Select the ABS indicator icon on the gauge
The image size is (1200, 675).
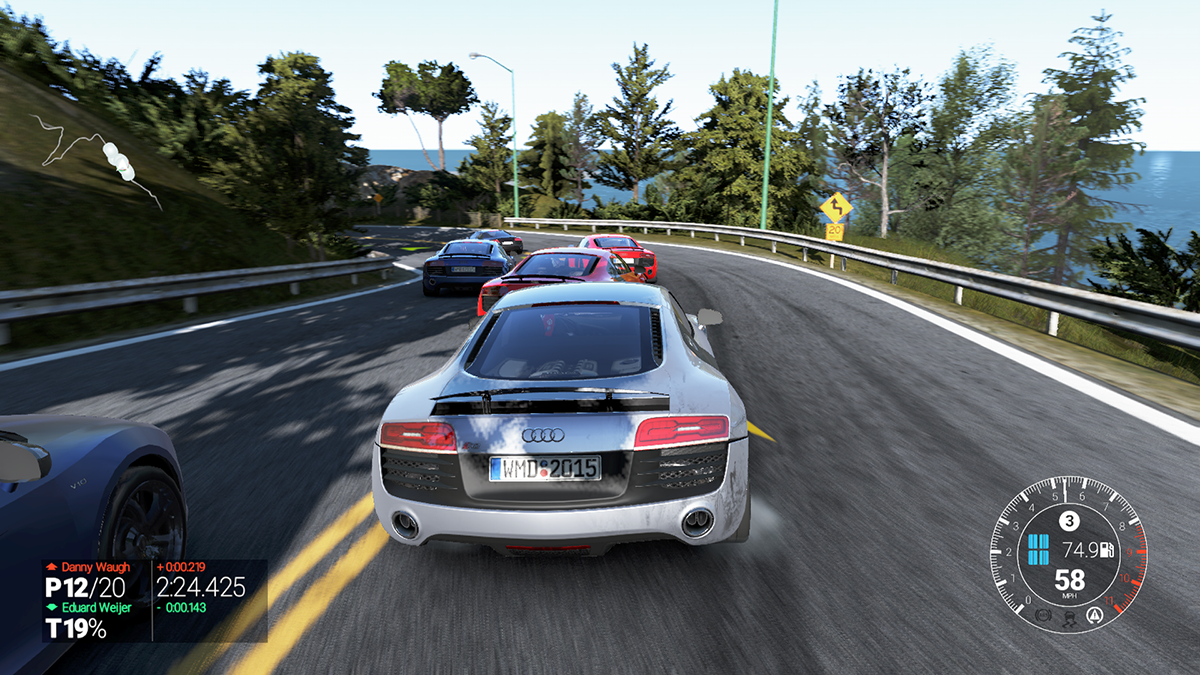click(1045, 613)
